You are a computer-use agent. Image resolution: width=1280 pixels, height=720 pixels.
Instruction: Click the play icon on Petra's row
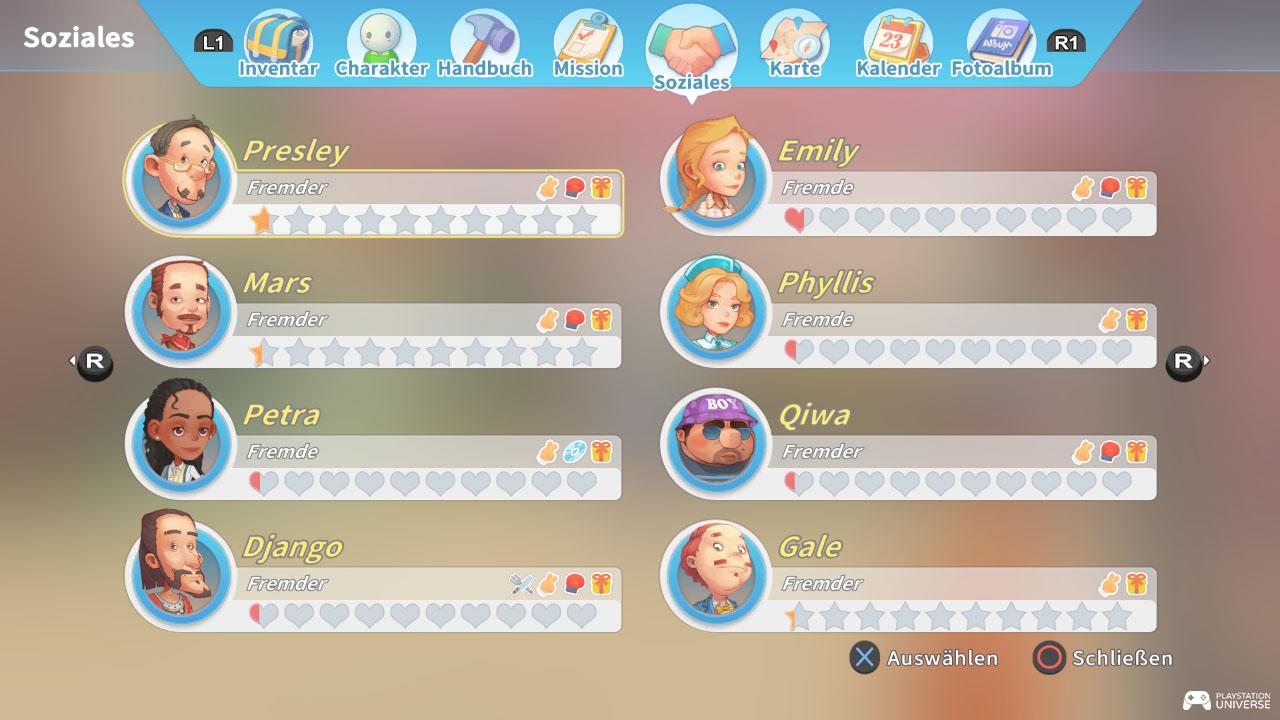pyautogui.click(x=577, y=451)
